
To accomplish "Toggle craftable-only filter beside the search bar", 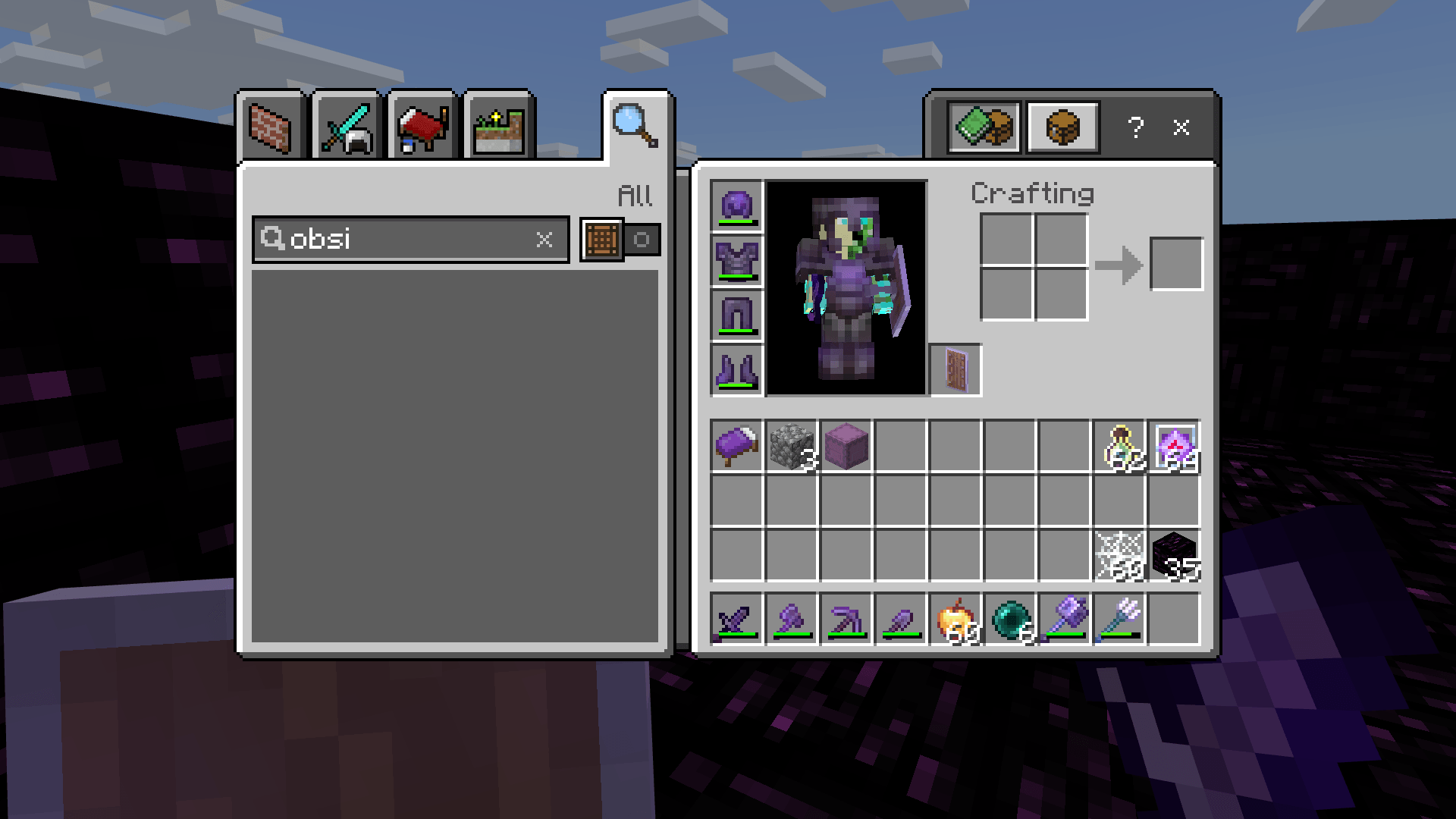I will (x=642, y=240).
